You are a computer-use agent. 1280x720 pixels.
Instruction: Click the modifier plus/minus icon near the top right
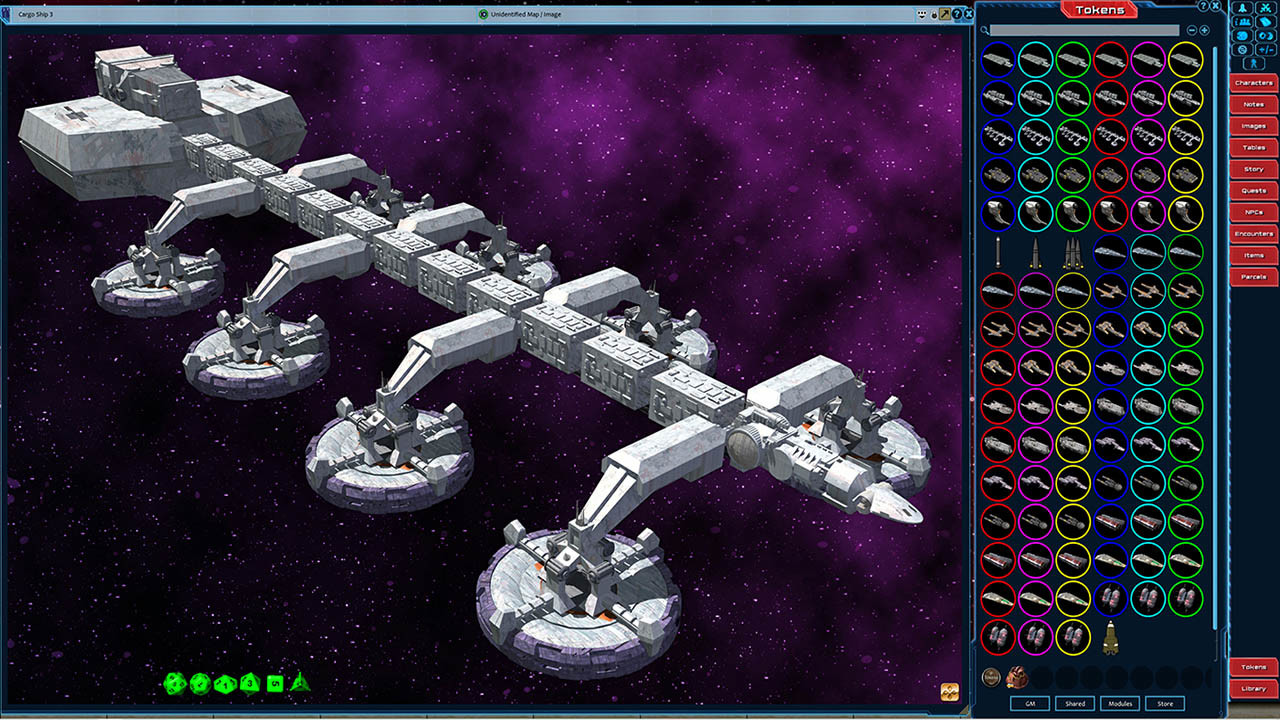tap(1266, 50)
